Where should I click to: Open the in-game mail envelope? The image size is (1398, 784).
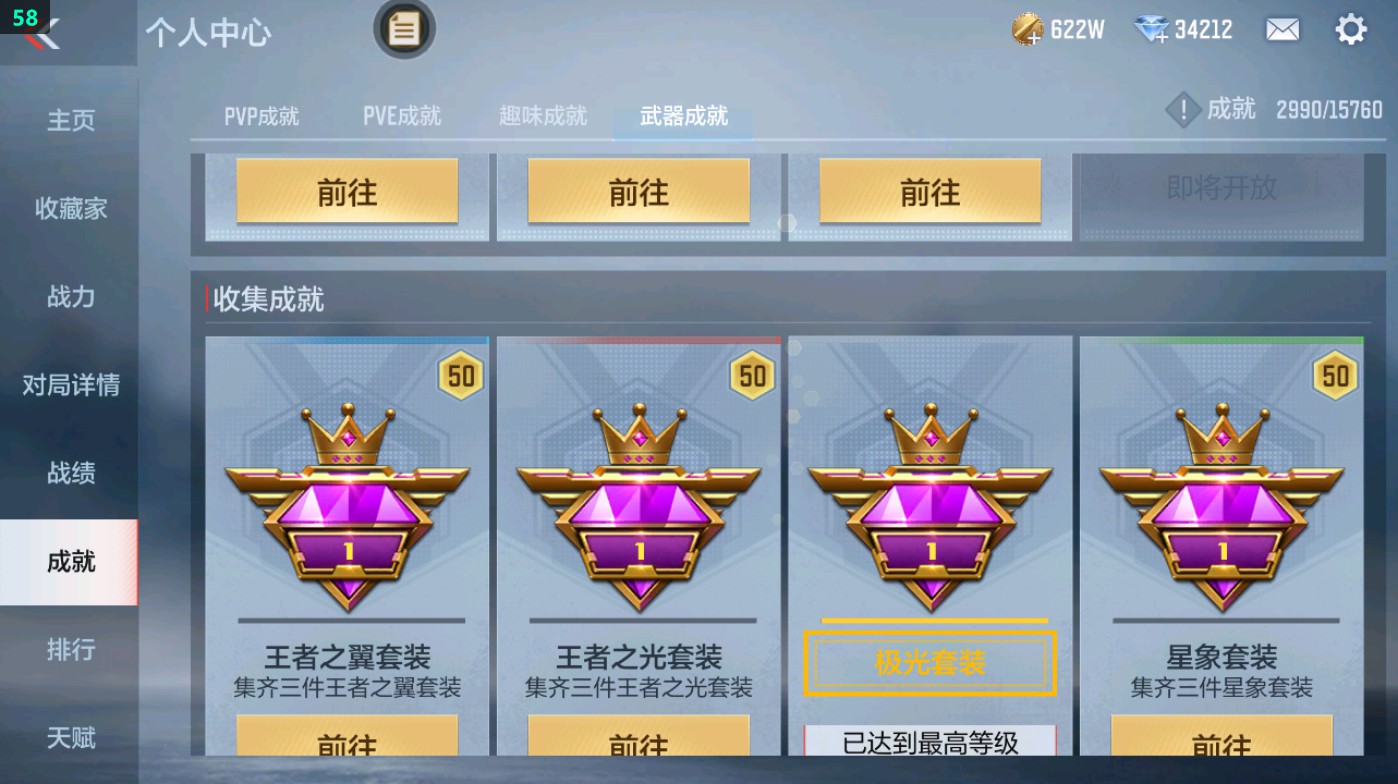(x=1283, y=29)
